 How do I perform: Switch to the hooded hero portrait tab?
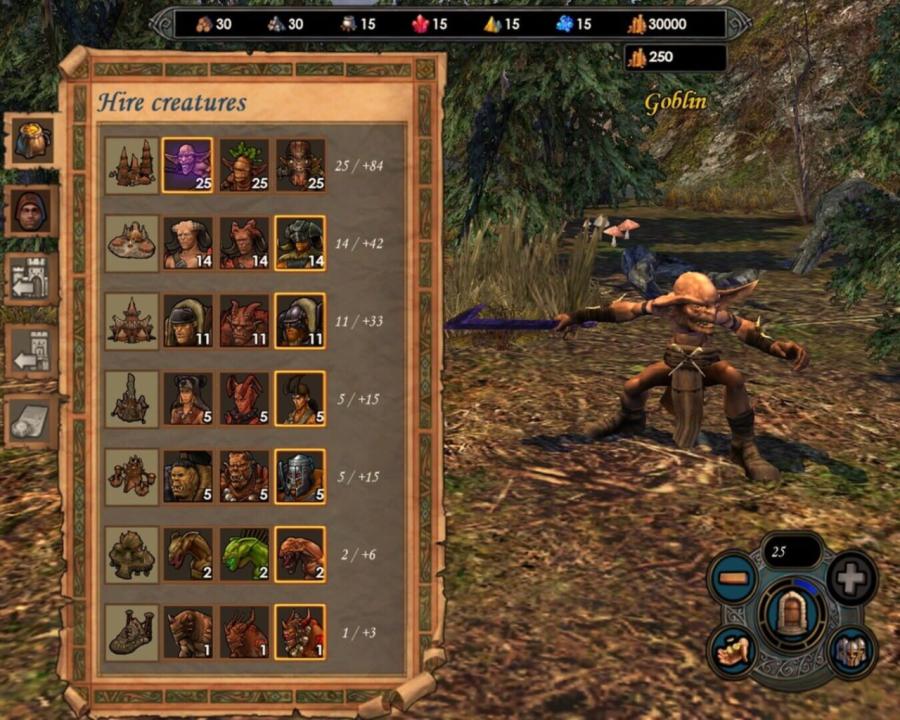pos(30,210)
